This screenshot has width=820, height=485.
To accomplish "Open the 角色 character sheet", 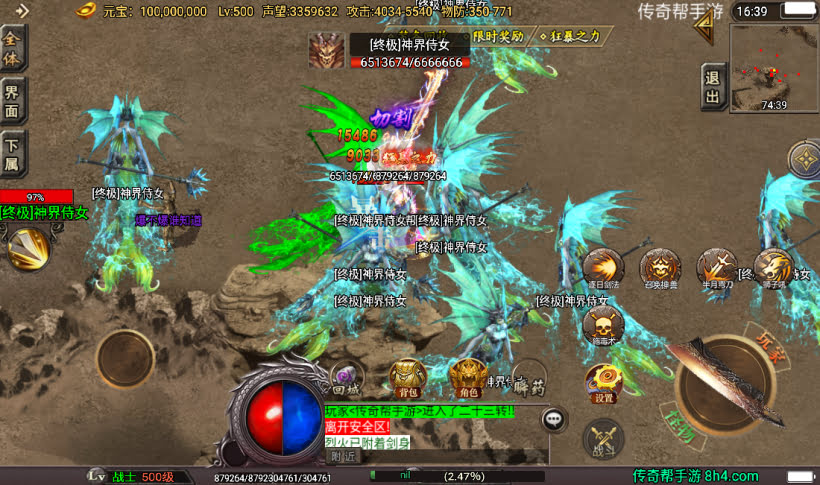I will 465,376.
